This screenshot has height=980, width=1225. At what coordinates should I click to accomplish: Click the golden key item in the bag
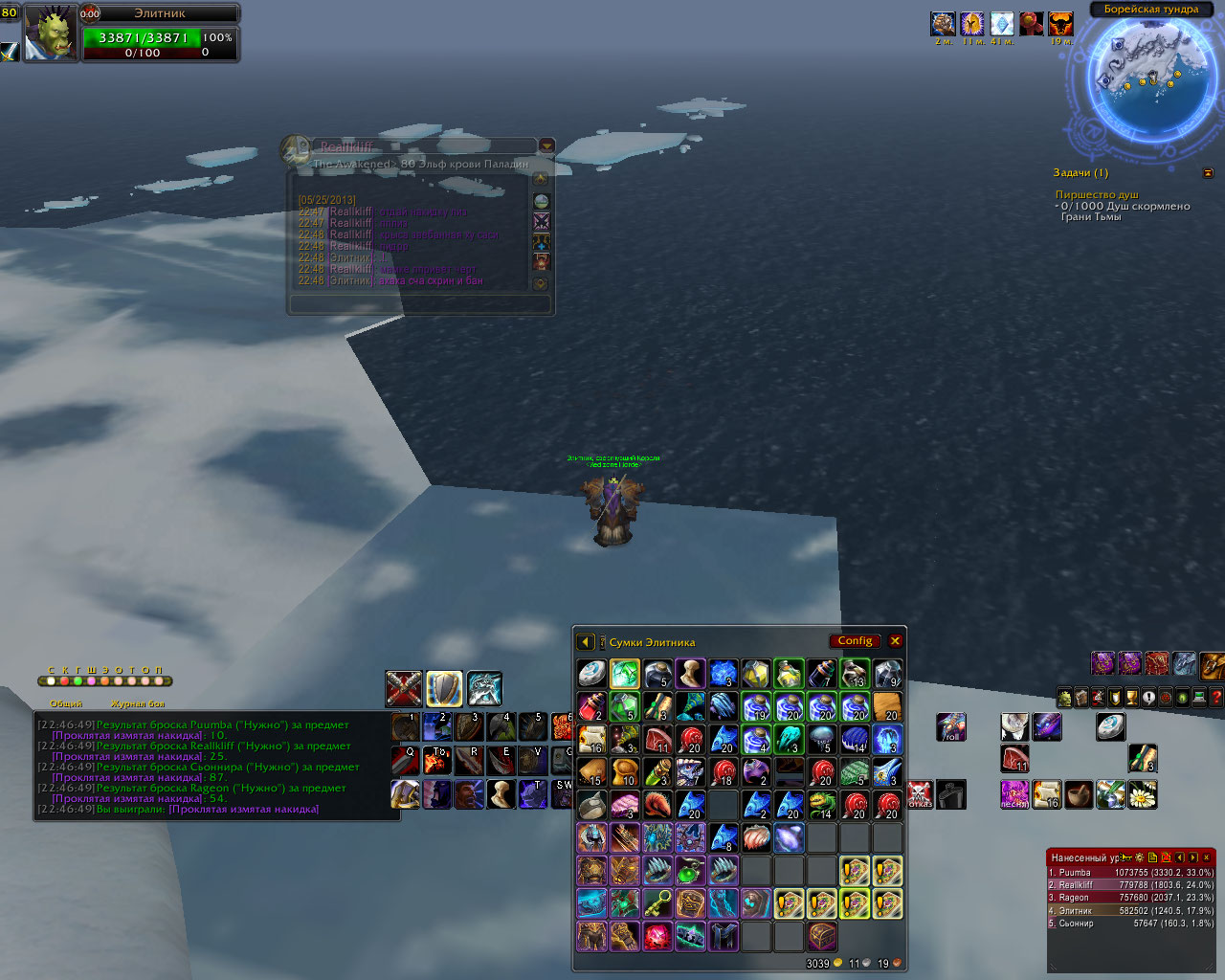657,902
